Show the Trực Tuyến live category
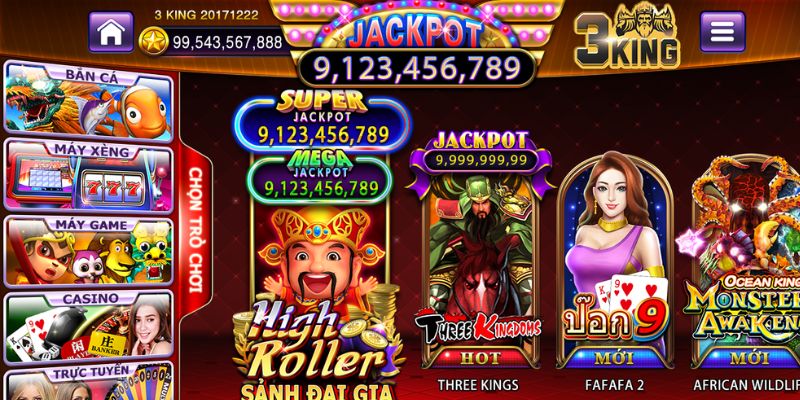This screenshot has height=400, width=800. click(90, 385)
